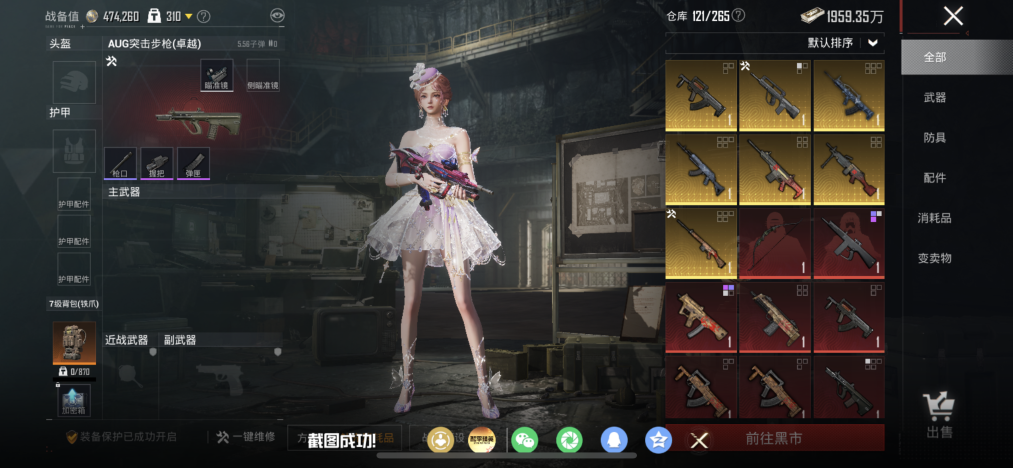The height and width of the screenshot is (468, 1013).
Task: Select the 枪口 muzzle attachment slot
Action: pyautogui.click(x=121, y=163)
